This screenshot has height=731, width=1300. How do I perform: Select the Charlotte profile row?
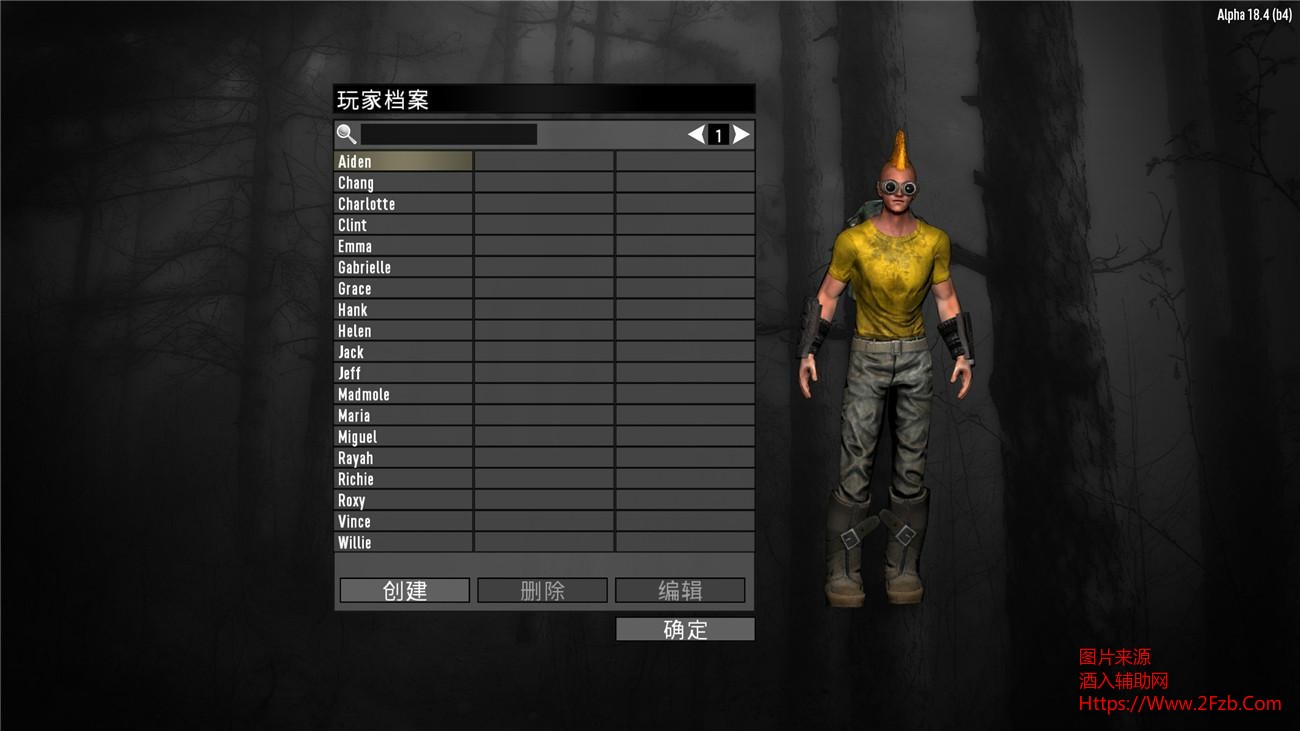coord(403,204)
